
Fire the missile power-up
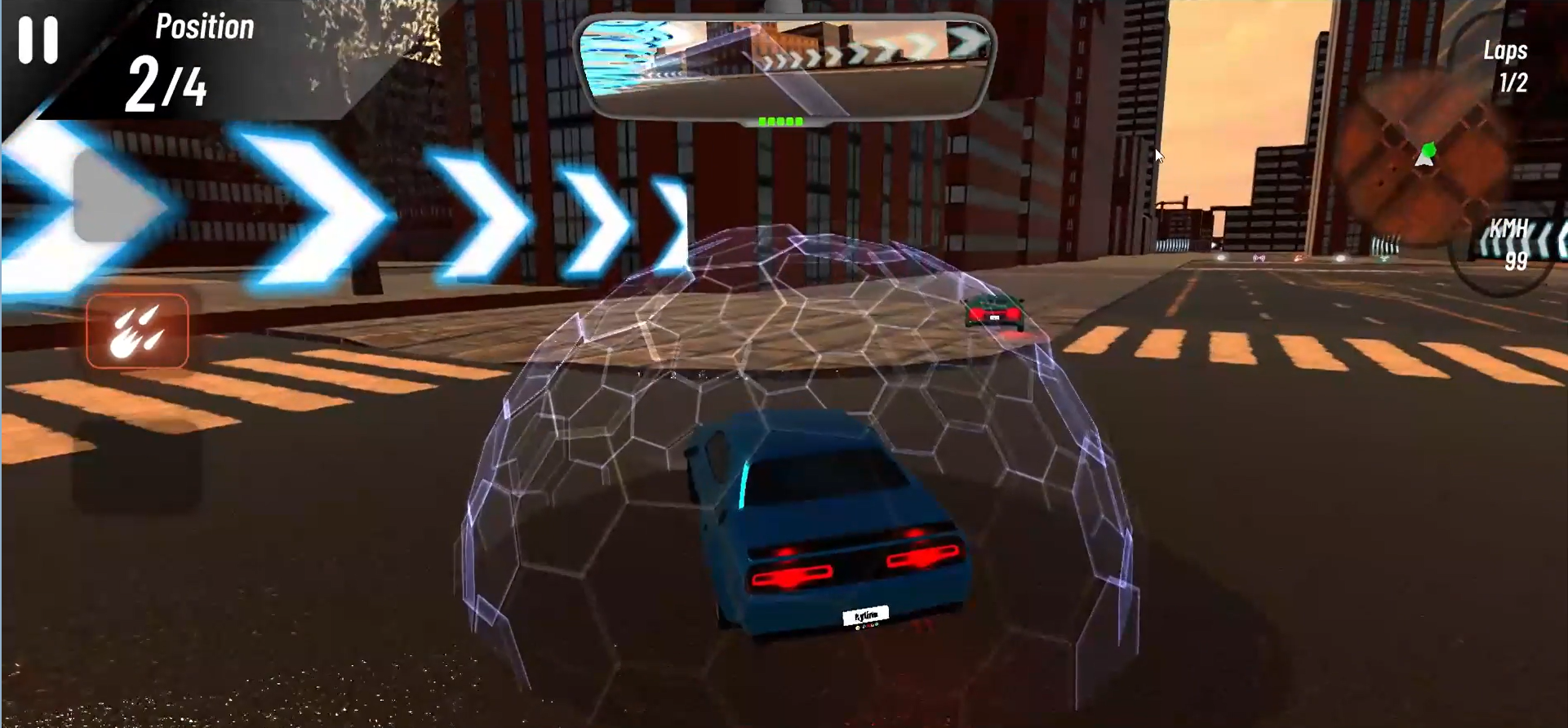click(137, 331)
